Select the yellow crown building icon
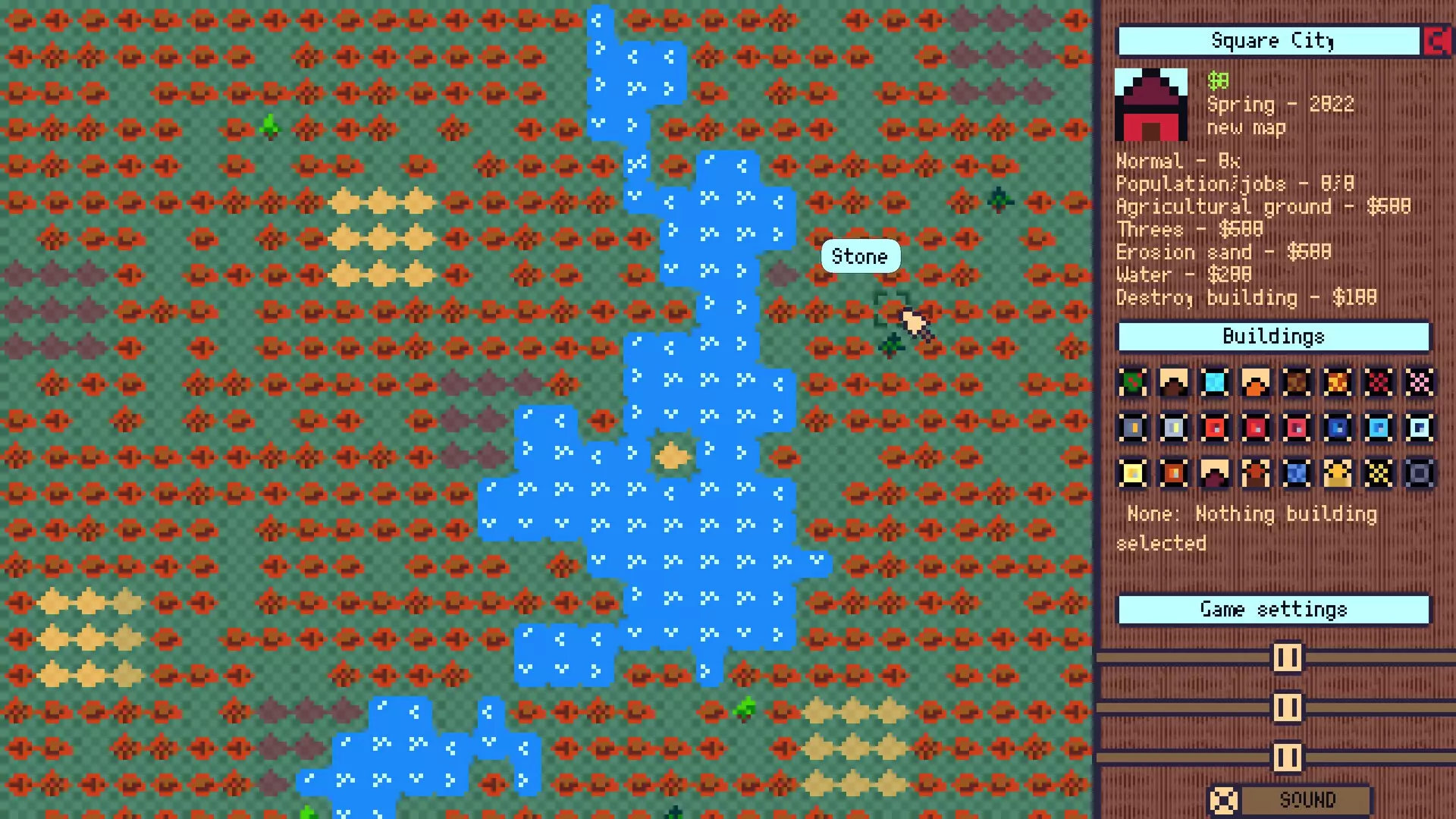This screenshot has height=819, width=1456. tap(1337, 472)
